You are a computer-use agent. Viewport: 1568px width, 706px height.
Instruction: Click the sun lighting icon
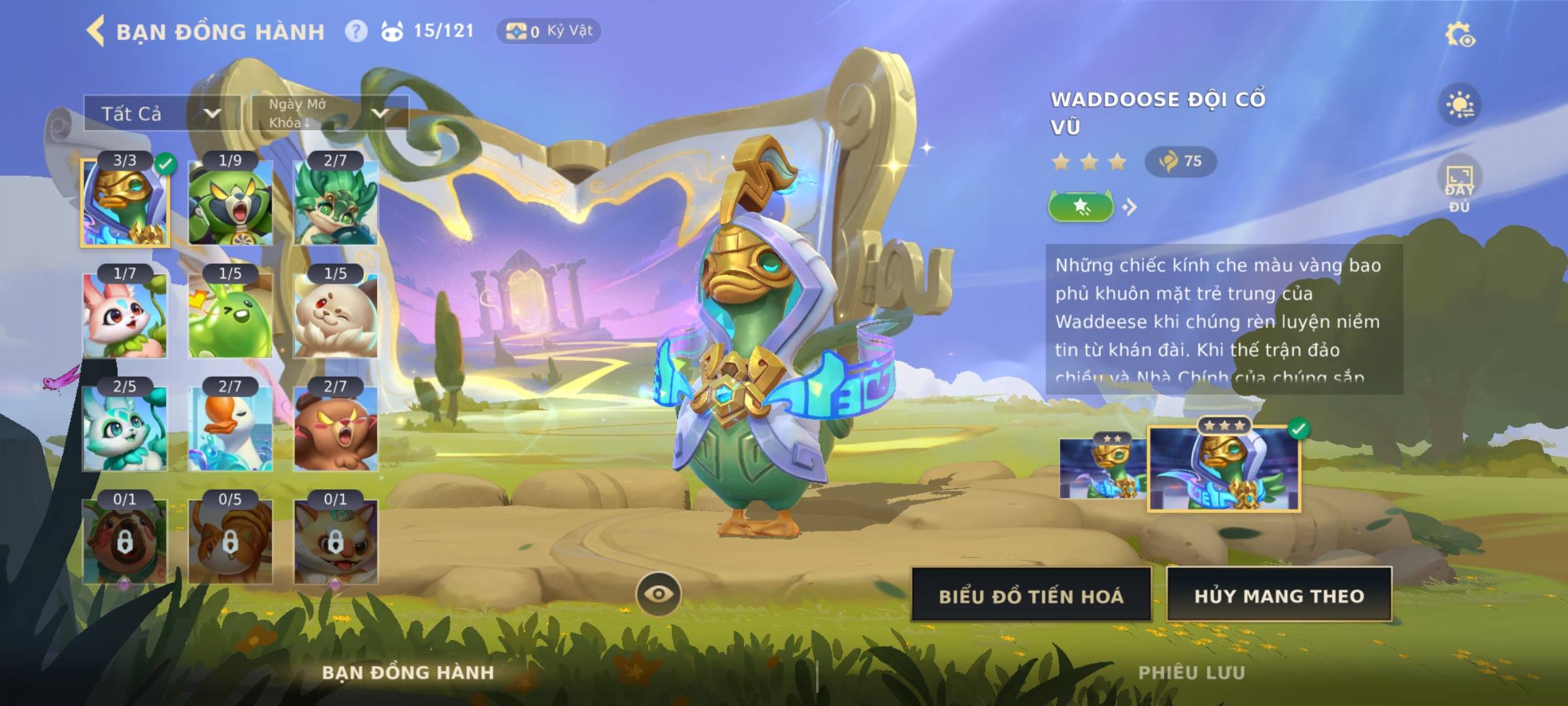1460,105
